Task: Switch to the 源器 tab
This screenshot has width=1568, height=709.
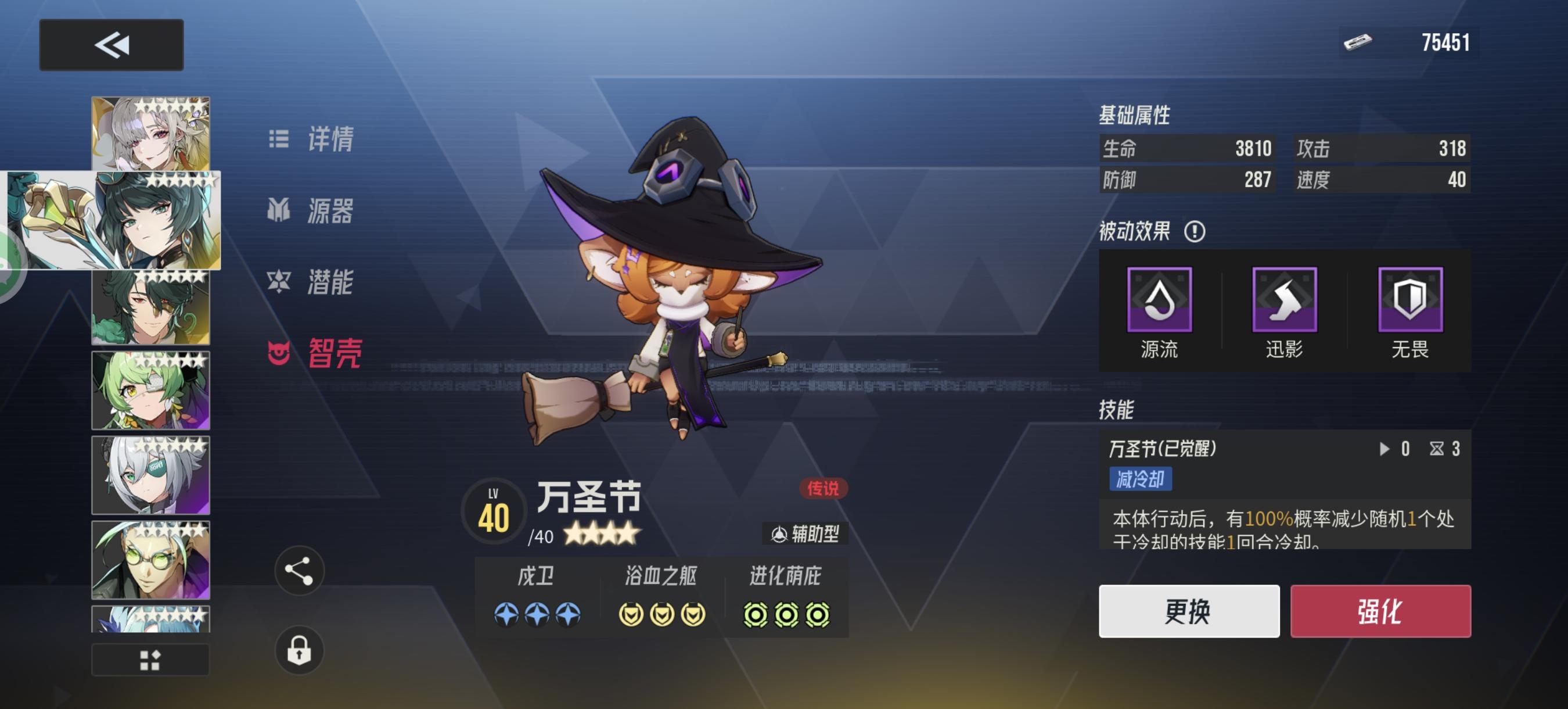Action: 313,212
